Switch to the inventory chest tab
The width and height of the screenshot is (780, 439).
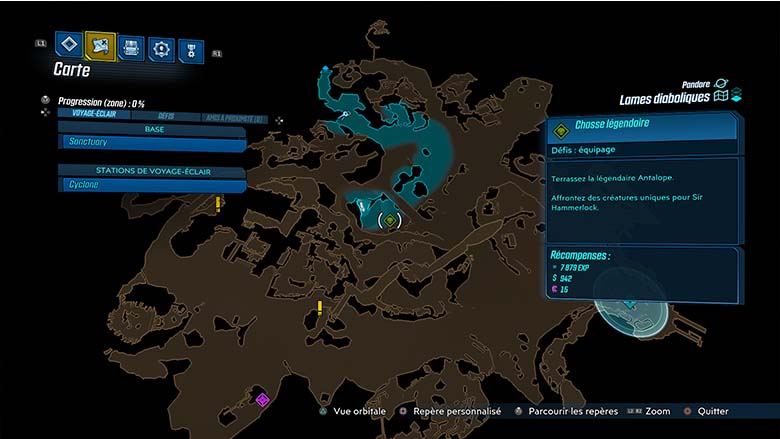131,47
